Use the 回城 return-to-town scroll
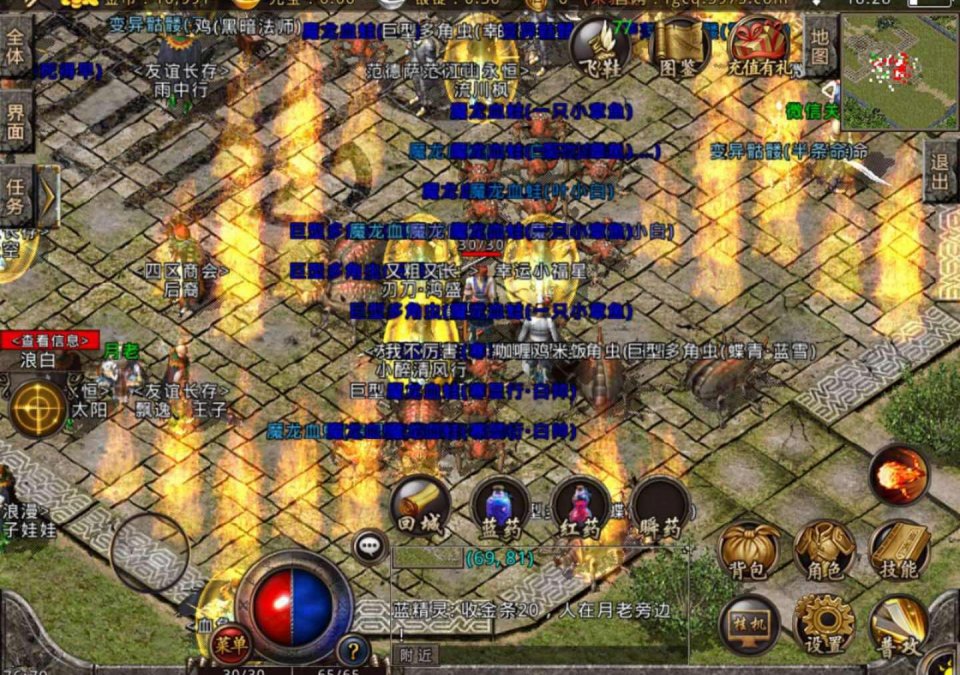Screen dimensions: 960x675 click(419, 506)
